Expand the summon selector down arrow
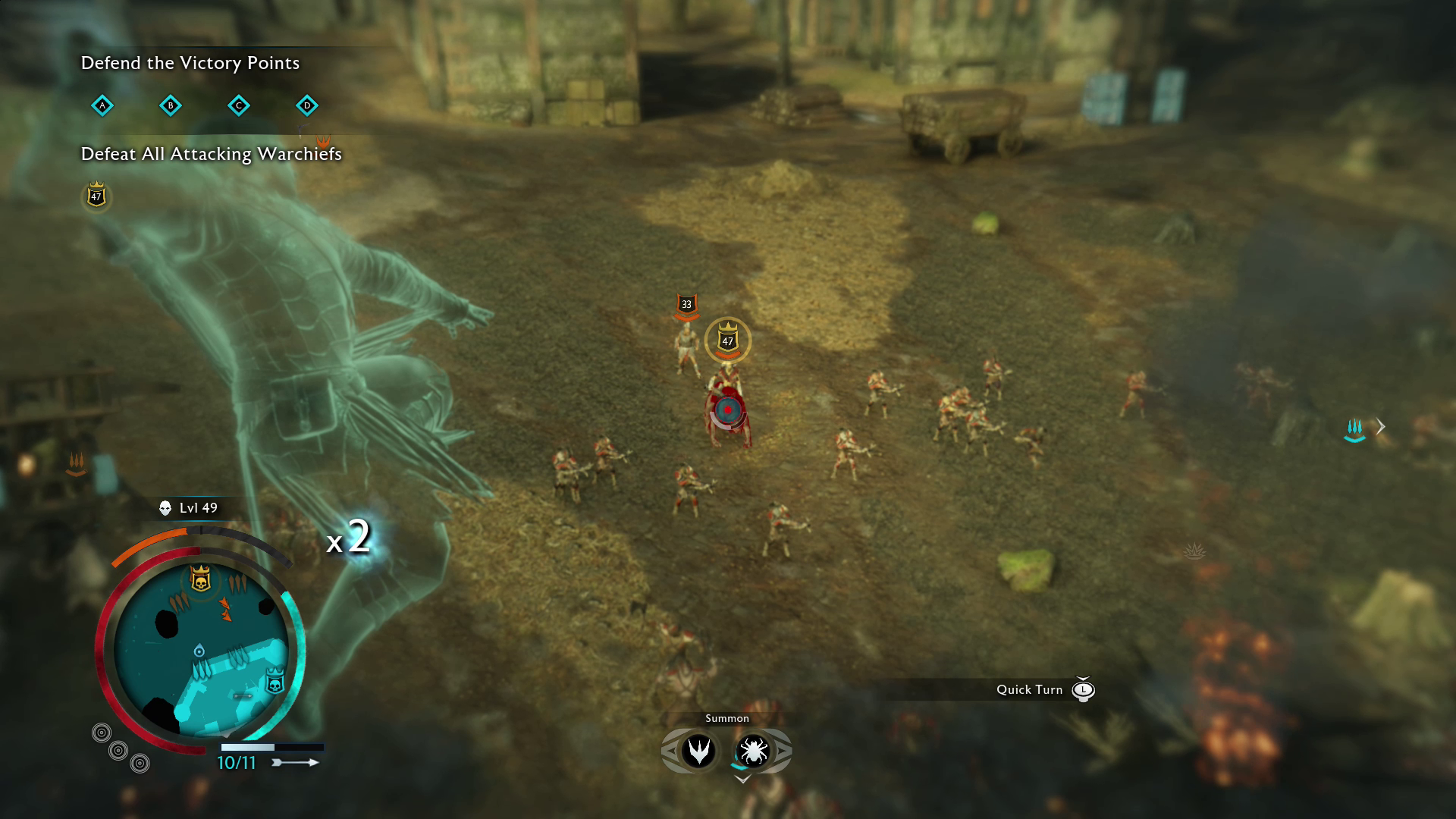 [742, 779]
